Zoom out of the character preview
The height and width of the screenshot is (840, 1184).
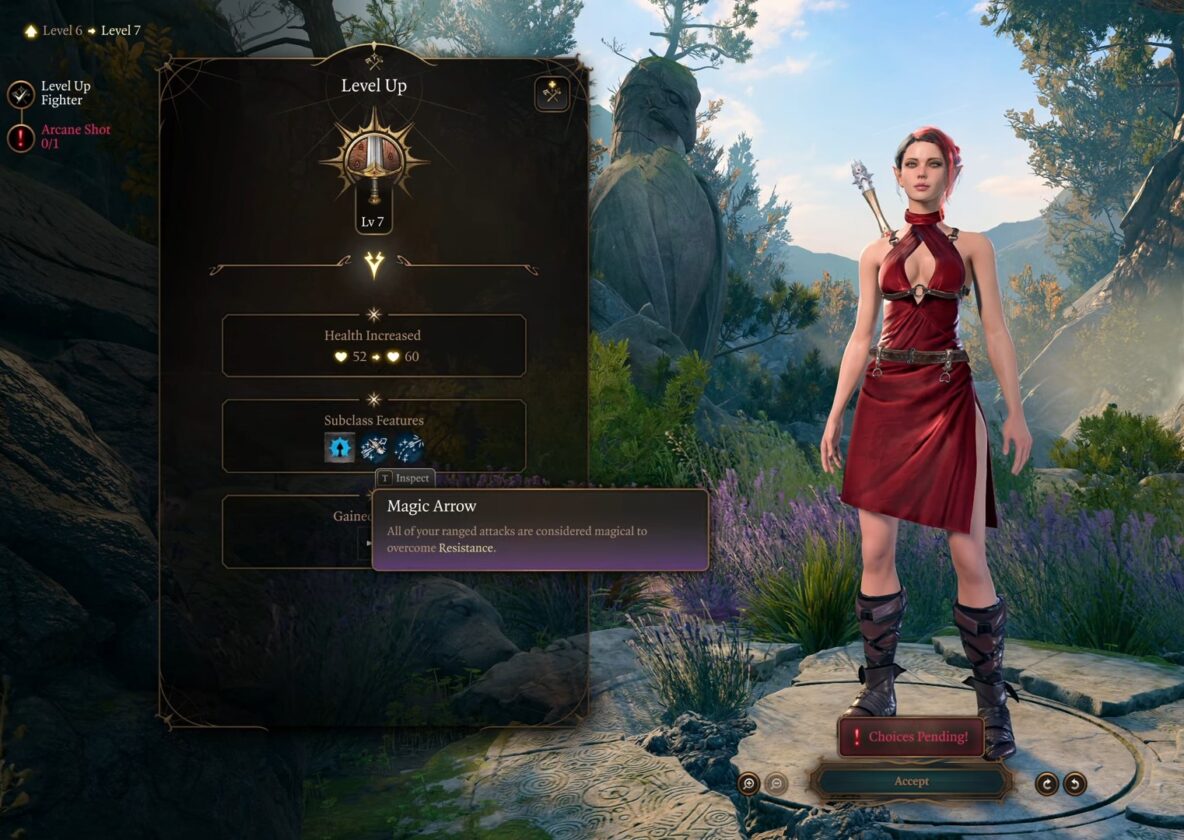[x=776, y=784]
